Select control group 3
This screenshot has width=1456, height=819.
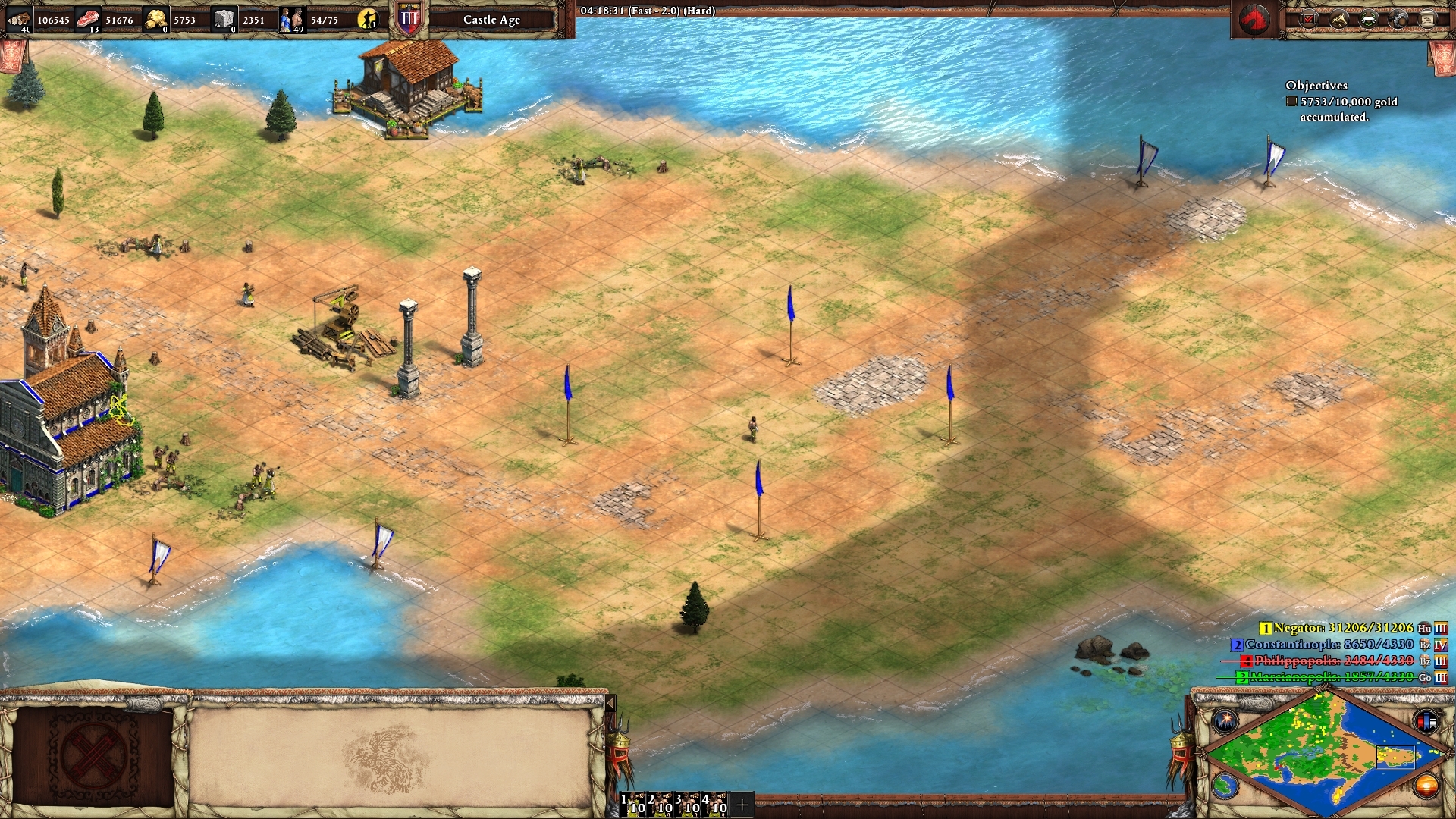[x=689, y=804]
